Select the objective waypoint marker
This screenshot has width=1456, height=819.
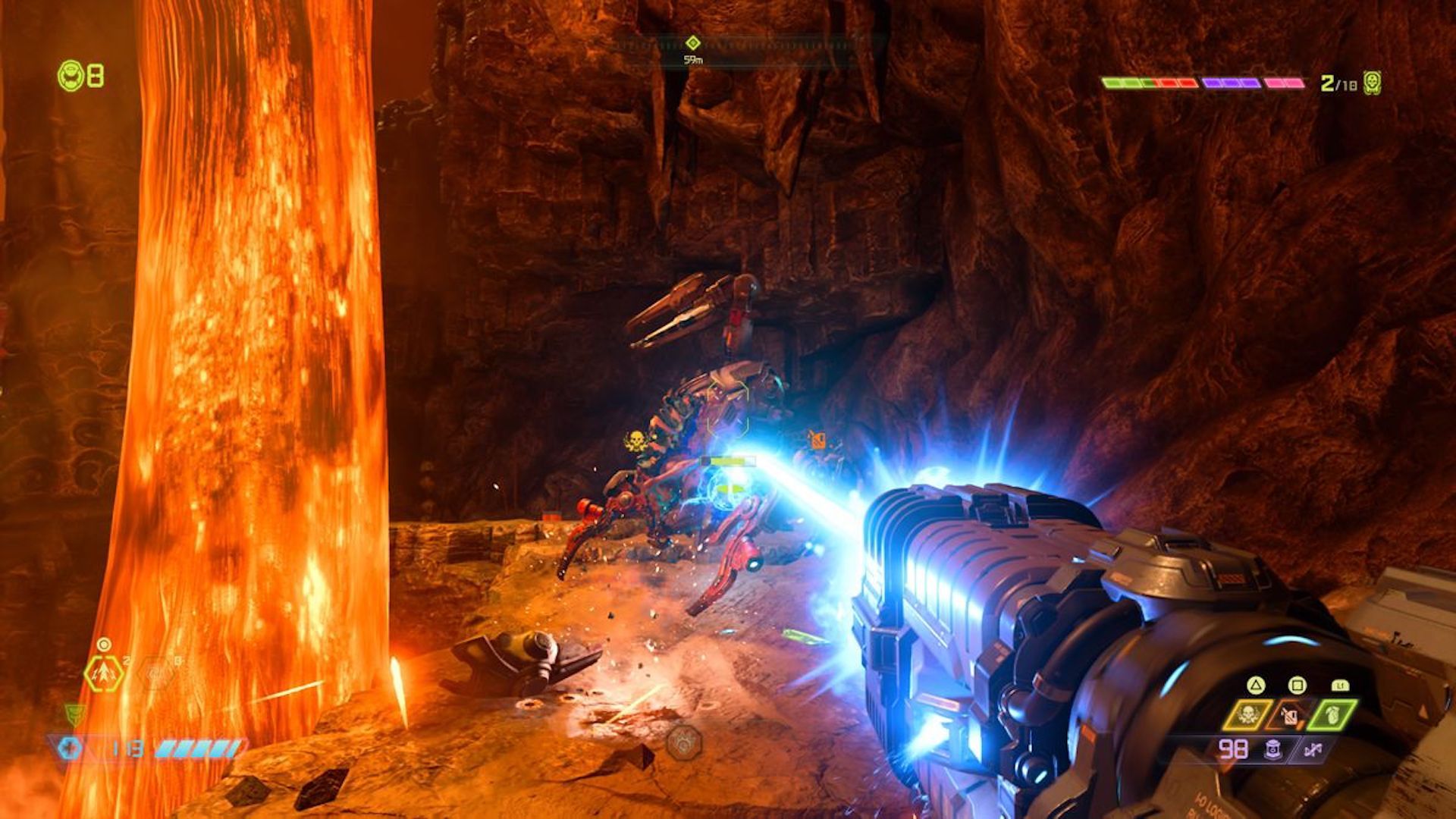pyautogui.click(x=692, y=43)
